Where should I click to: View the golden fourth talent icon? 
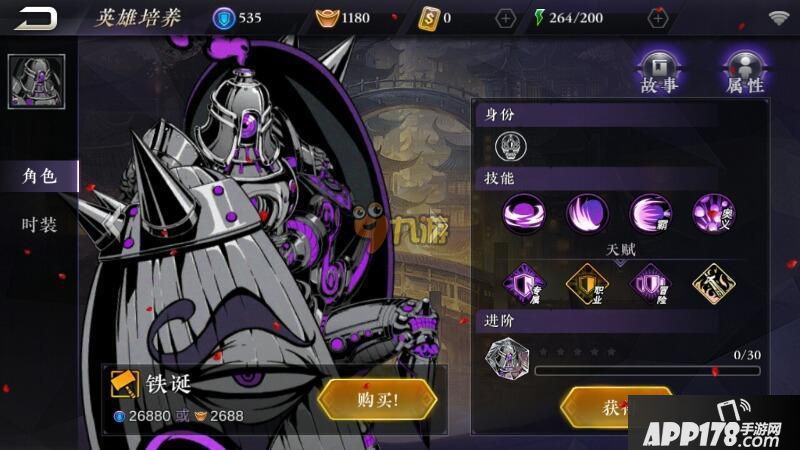(x=713, y=283)
